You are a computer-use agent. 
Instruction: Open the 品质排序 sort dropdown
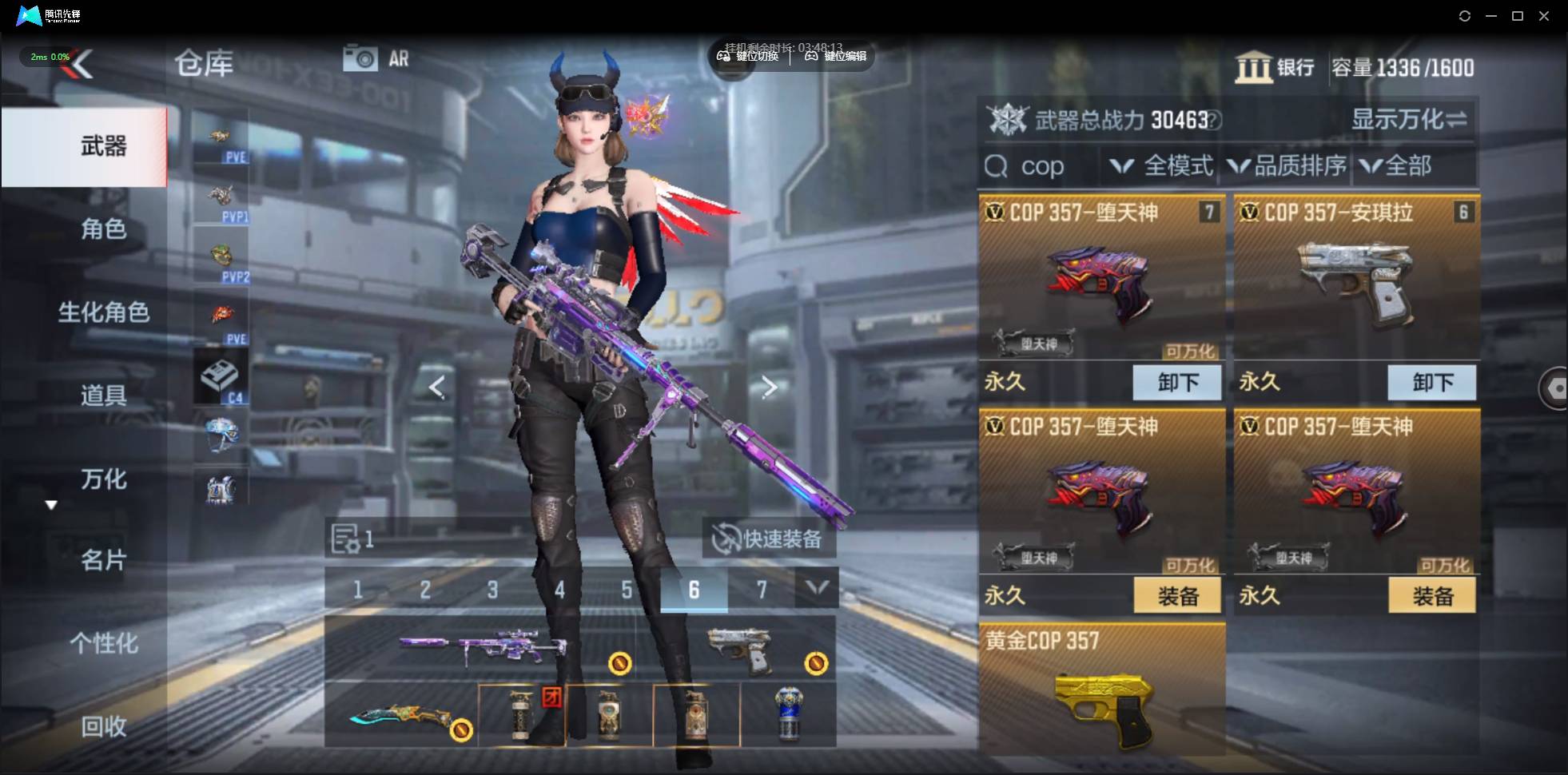pyautogui.click(x=1287, y=166)
